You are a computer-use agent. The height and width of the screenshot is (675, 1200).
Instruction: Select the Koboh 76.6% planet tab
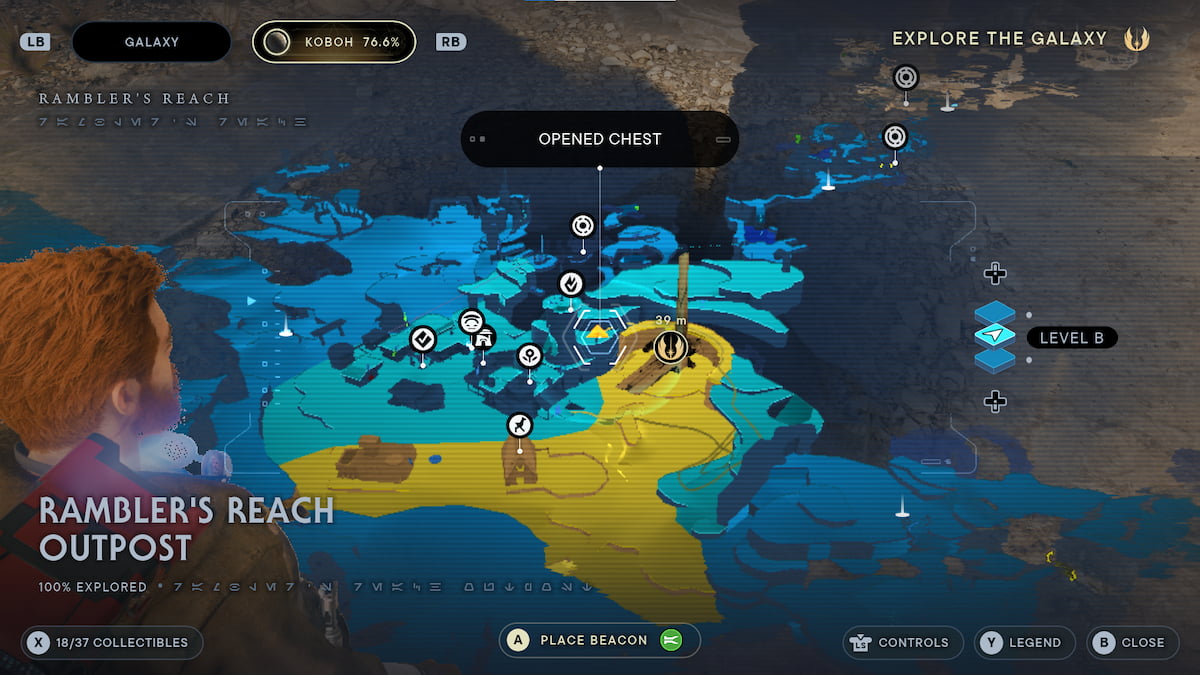coord(334,42)
